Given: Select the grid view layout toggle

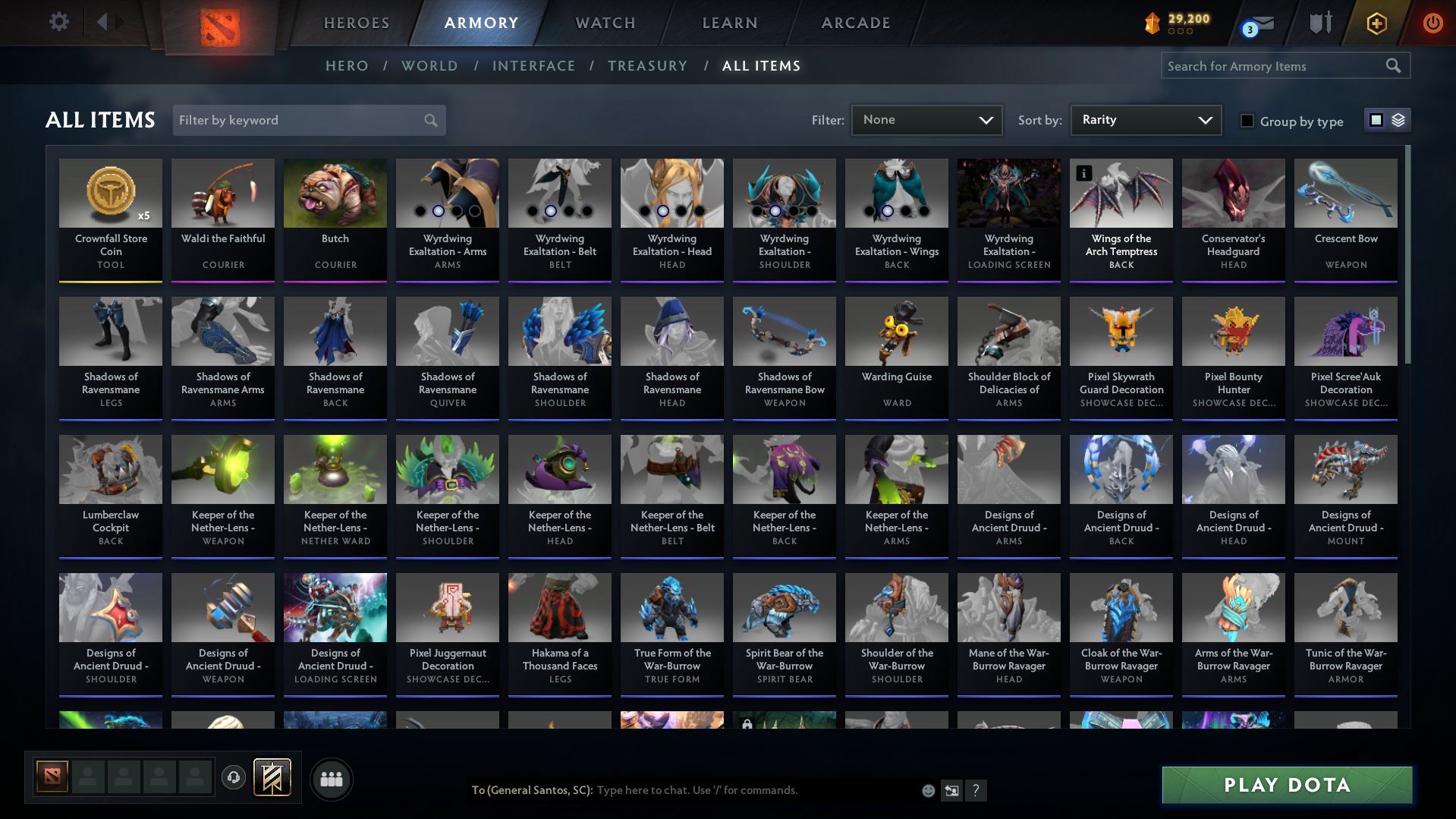Looking at the screenshot, I should pyautogui.click(x=1377, y=119).
